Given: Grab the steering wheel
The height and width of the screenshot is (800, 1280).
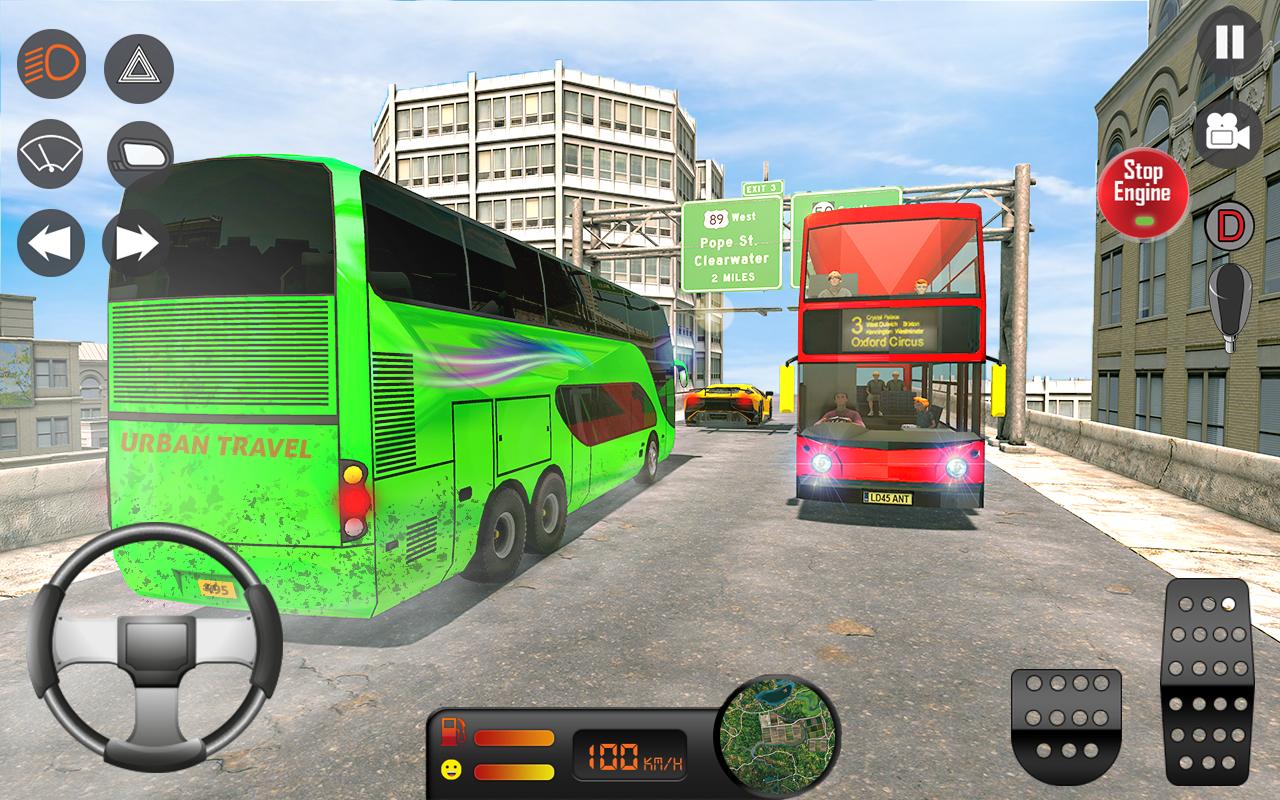Looking at the screenshot, I should point(155,655).
